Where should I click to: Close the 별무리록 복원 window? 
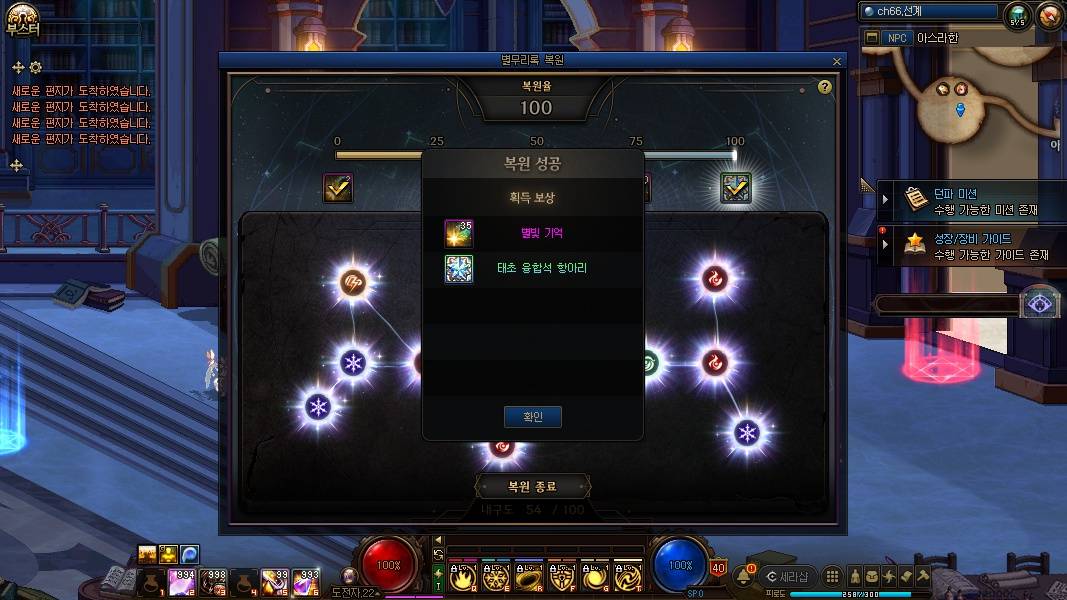(x=837, y=61)
